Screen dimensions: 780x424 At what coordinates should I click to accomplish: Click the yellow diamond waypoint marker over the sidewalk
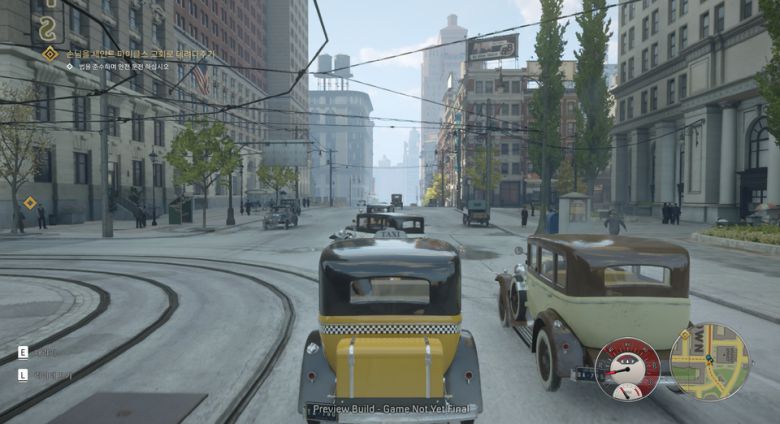pos(30,203)
